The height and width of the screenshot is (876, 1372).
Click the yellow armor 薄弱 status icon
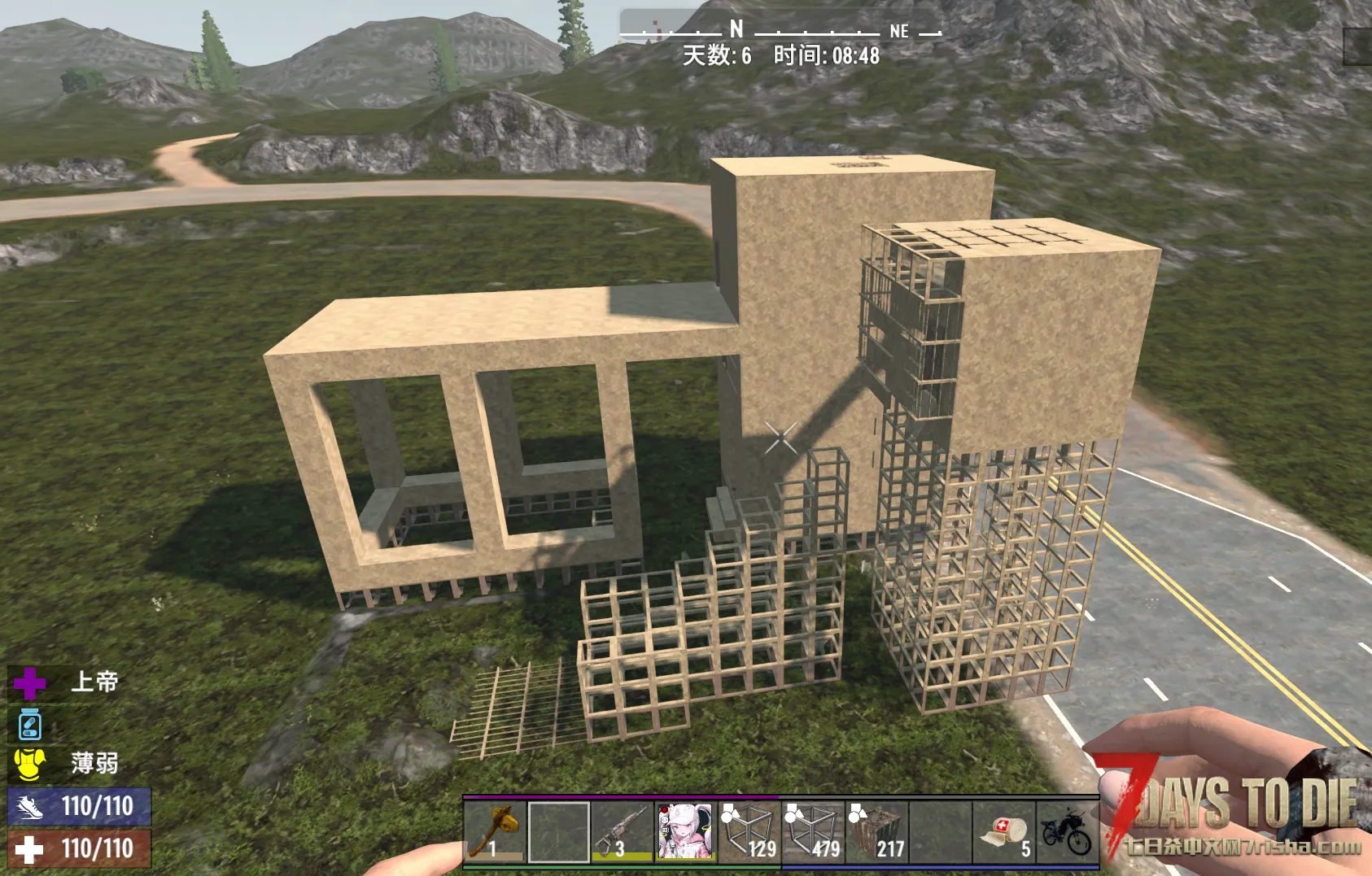[30, 764]
